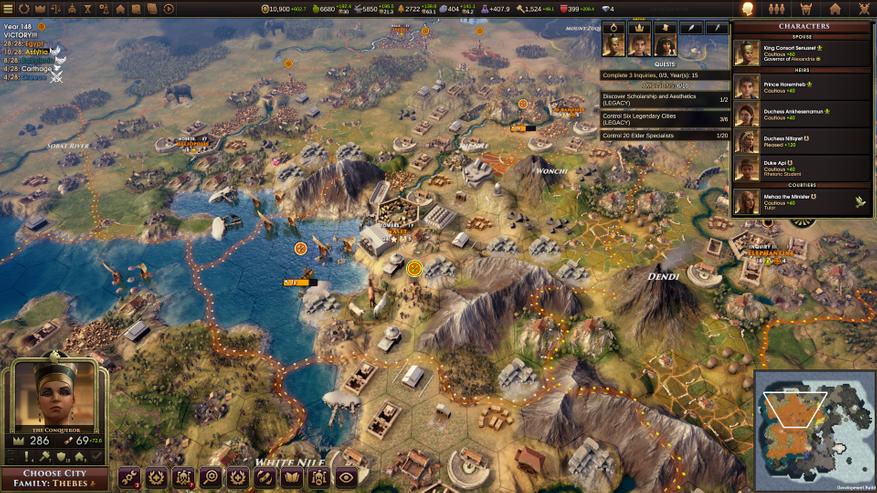This screenshot has height=493, width=877.
Task: Switch to the horned helmet tab
Action: (x=805, y=8)
